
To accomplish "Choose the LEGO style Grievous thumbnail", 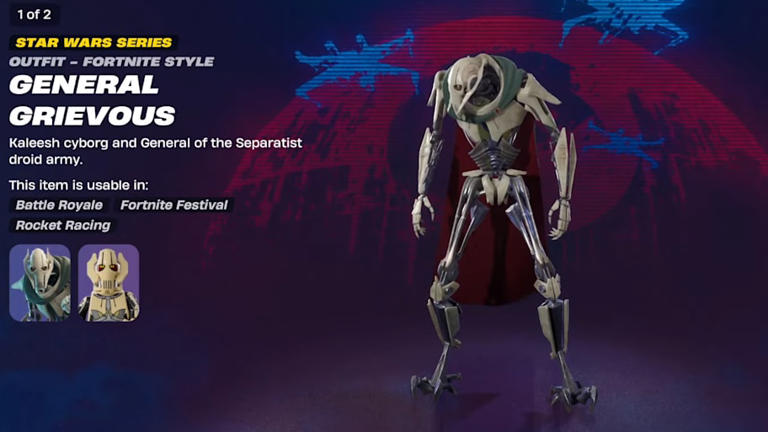I will [108, 283].
